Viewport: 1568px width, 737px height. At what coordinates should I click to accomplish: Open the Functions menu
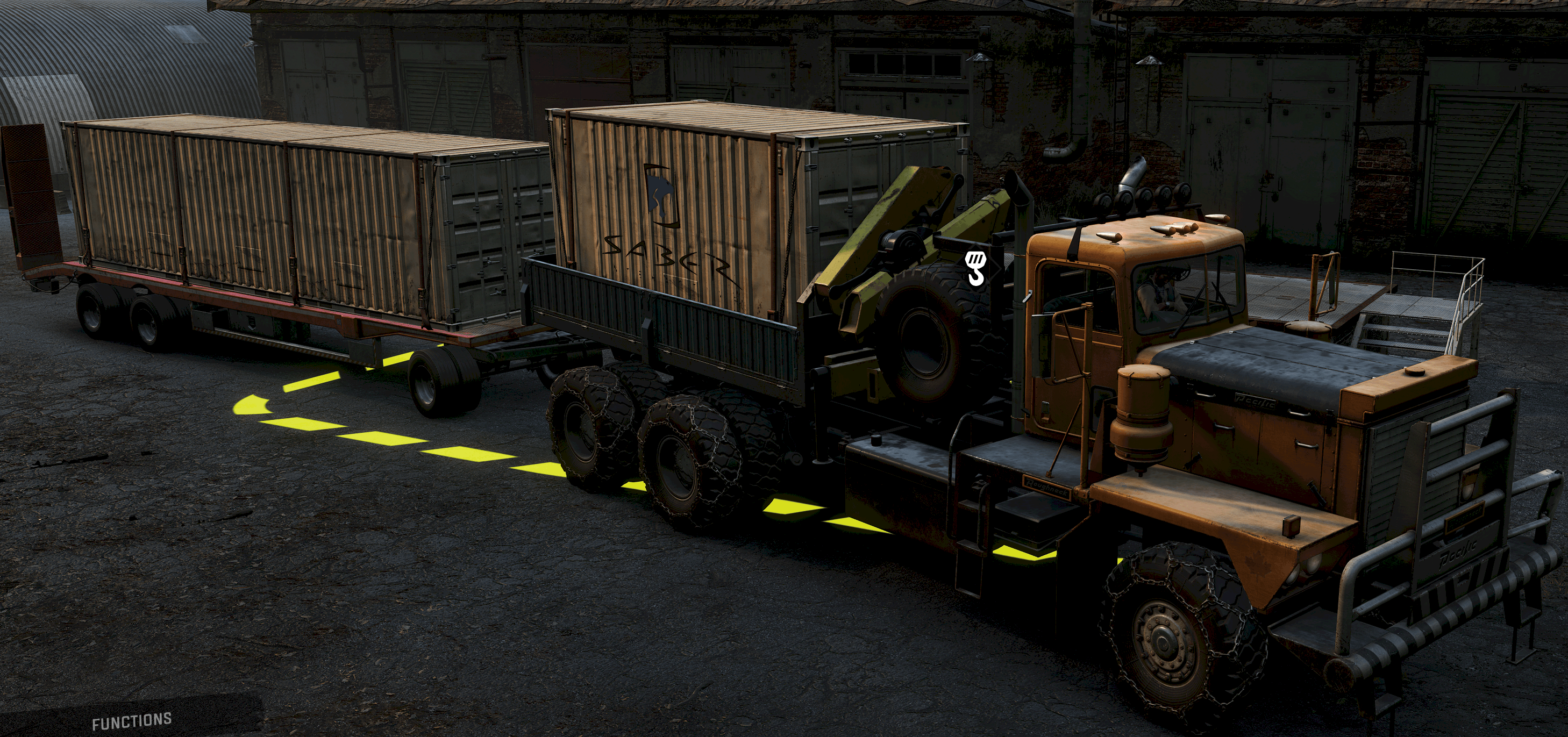click(132, 722)
